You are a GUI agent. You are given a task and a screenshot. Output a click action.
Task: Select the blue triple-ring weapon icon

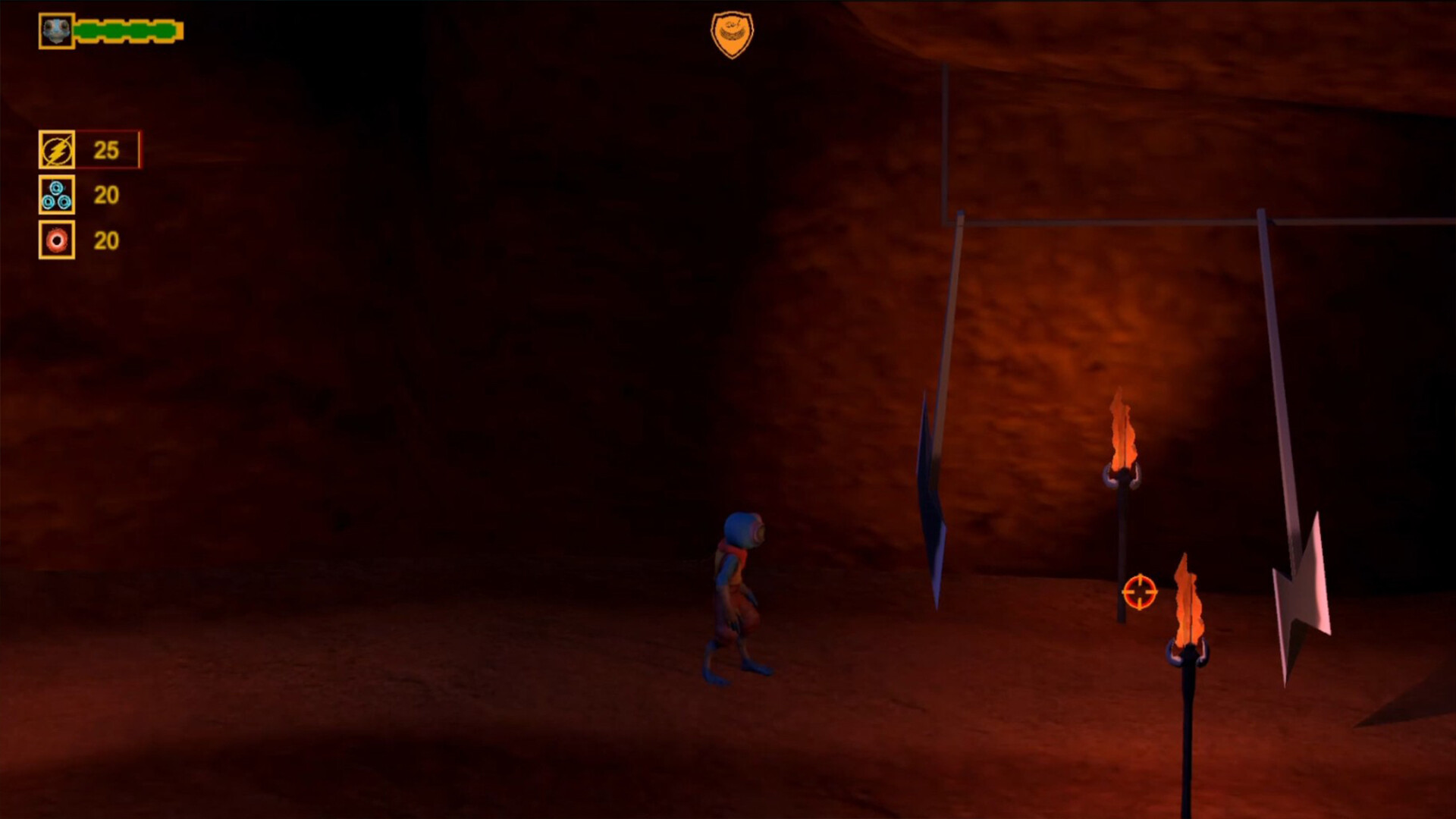coord(57,194)
